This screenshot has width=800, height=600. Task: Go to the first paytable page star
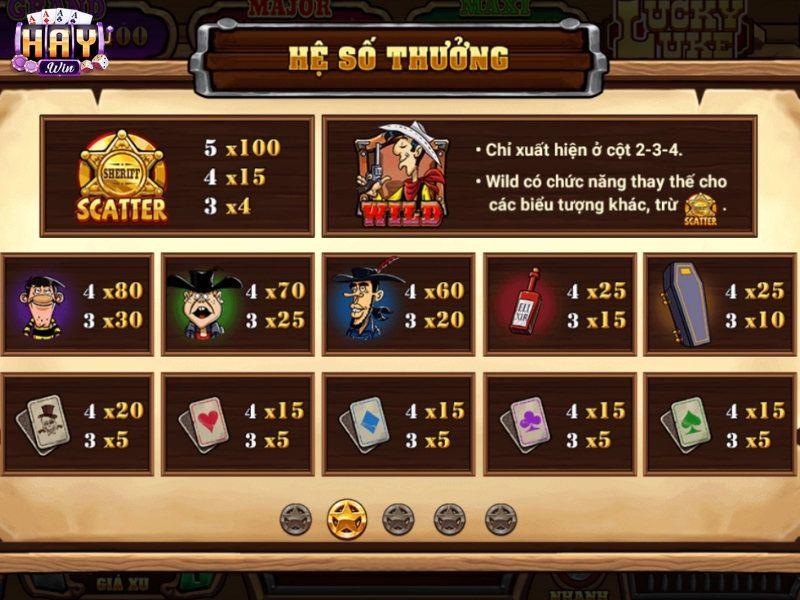(x=295, y=519)
